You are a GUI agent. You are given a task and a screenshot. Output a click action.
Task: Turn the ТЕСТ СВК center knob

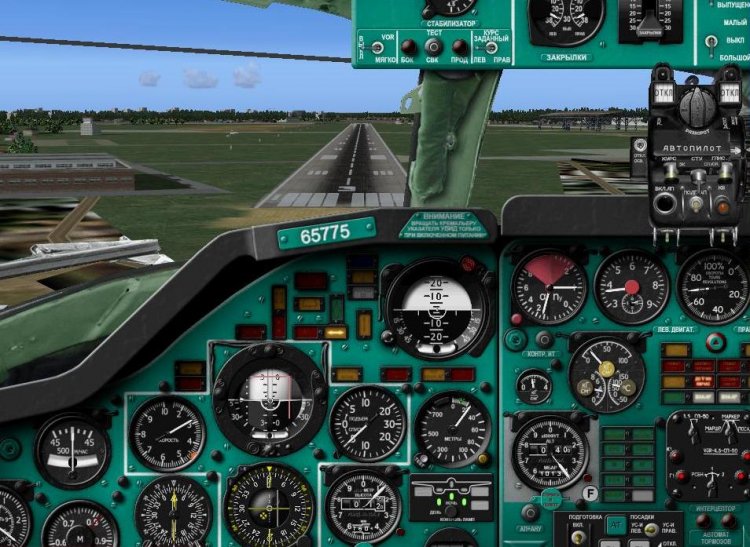click(434, 47)
